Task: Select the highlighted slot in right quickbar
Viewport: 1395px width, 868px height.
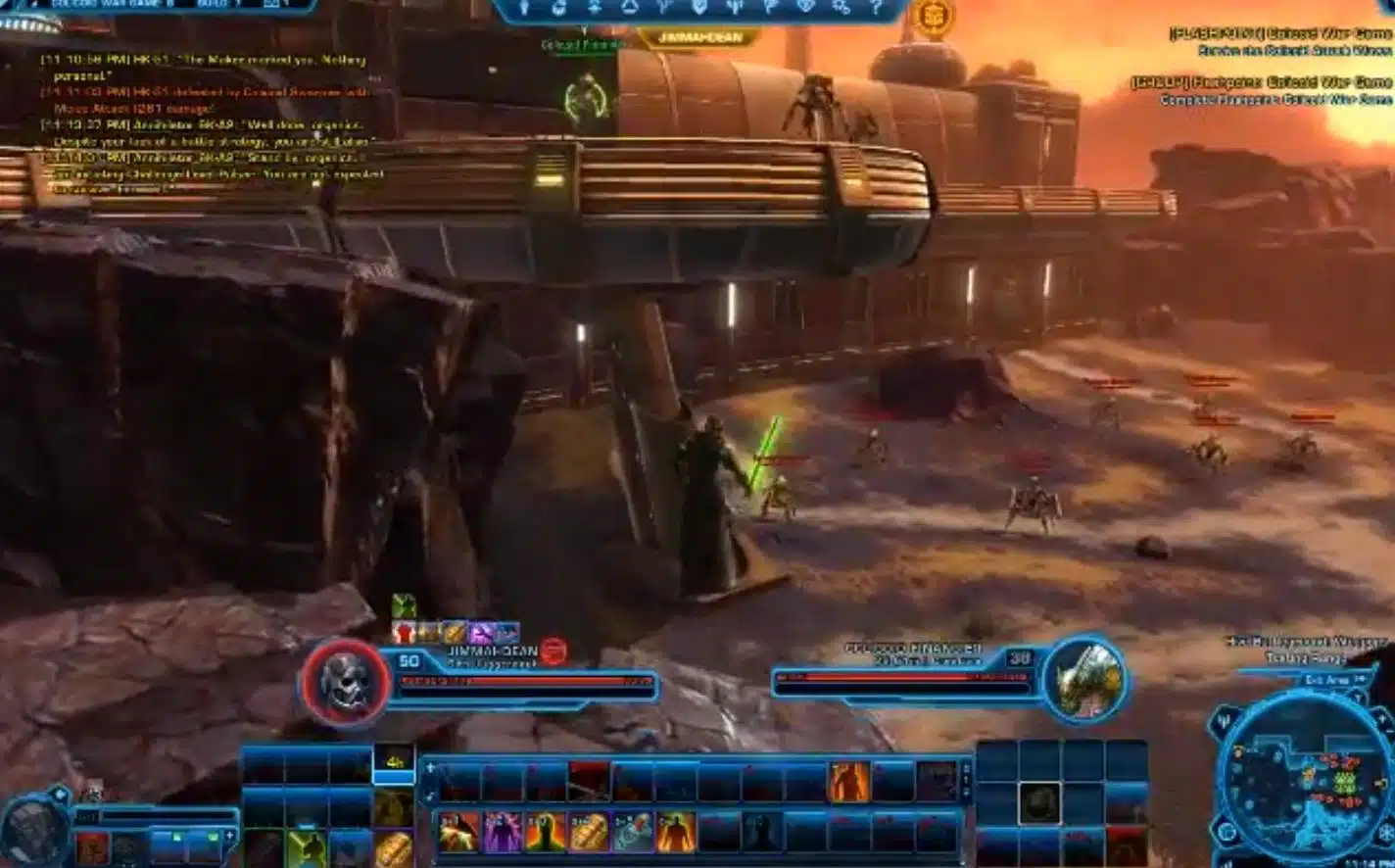Action: pyautogui.click(x=1039, y=803)
